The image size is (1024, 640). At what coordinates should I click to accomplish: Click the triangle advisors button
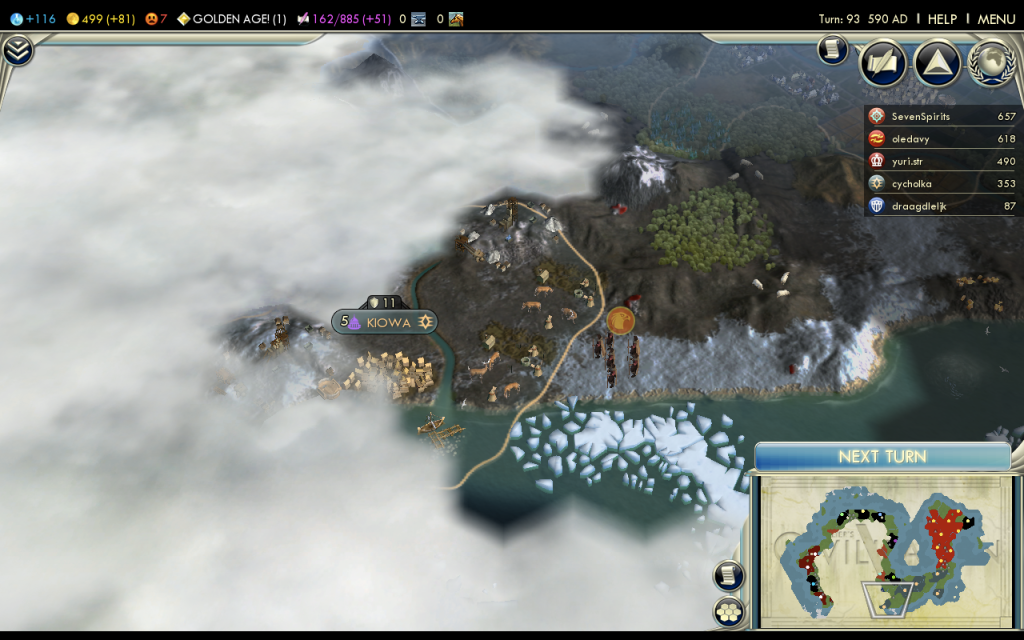[x=937, y=64]
